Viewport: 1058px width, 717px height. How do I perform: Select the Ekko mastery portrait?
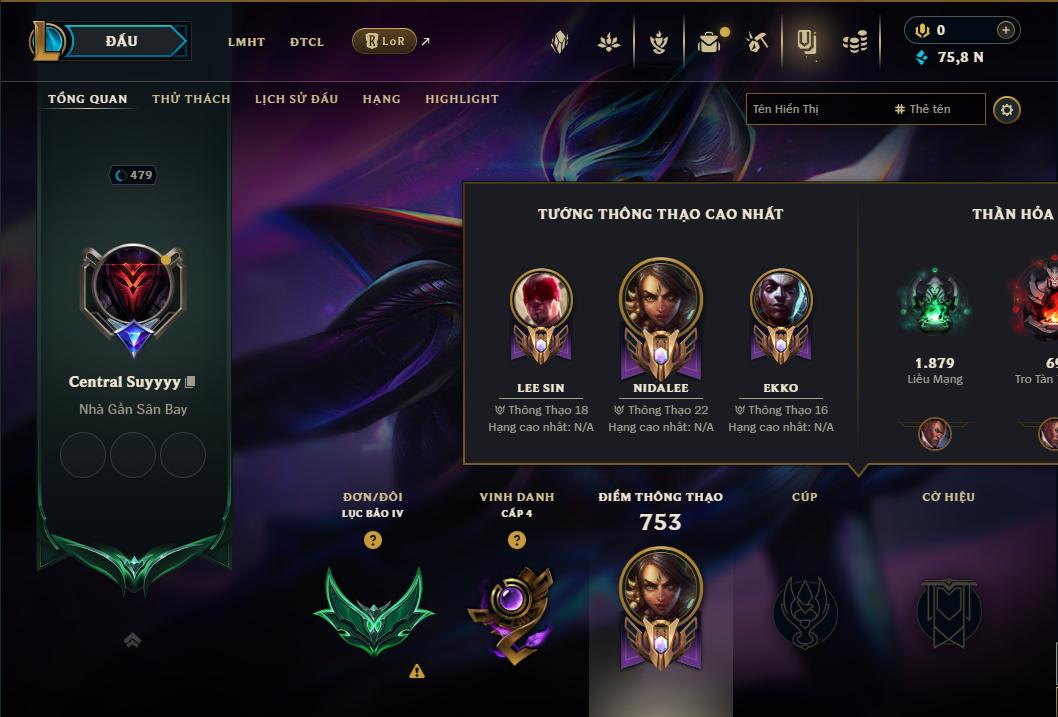click(x=781, y=302)
